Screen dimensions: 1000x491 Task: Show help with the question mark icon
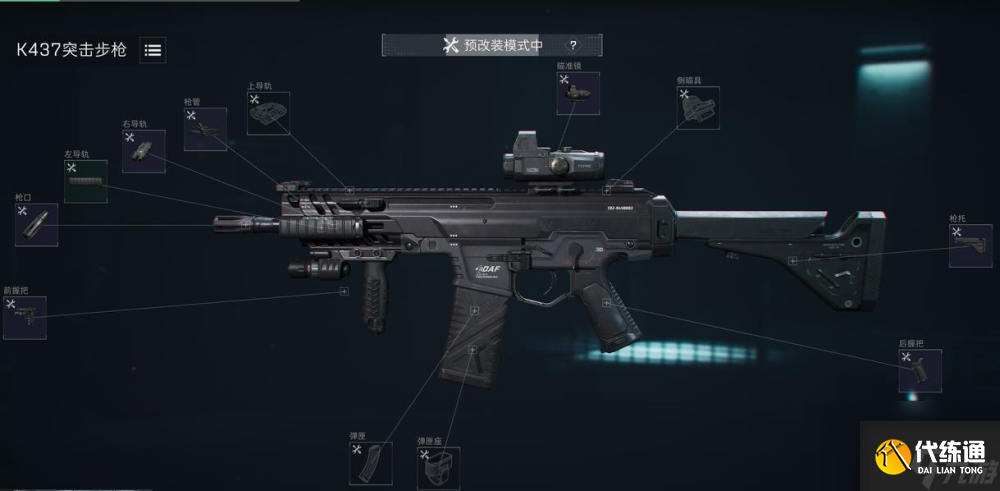573,45
